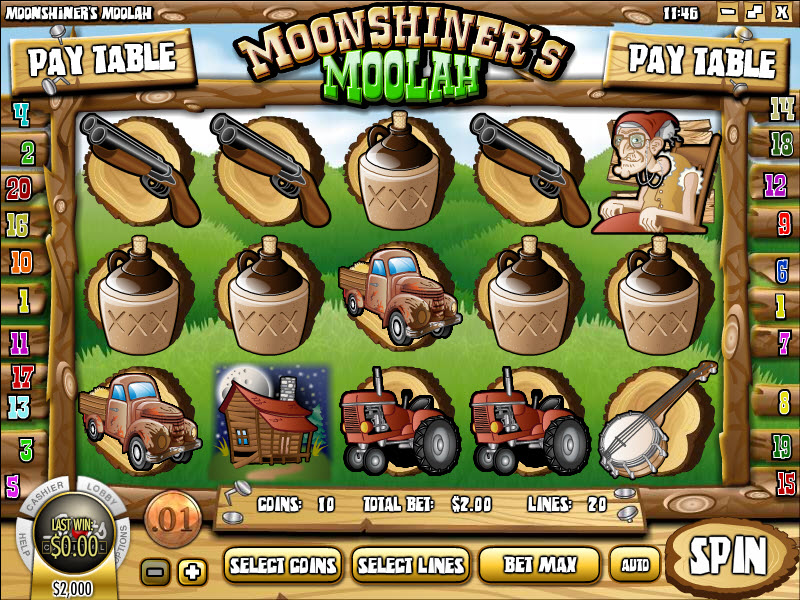Open the Help section on the dial
The image size is (800, 600).
click(22, 540)
